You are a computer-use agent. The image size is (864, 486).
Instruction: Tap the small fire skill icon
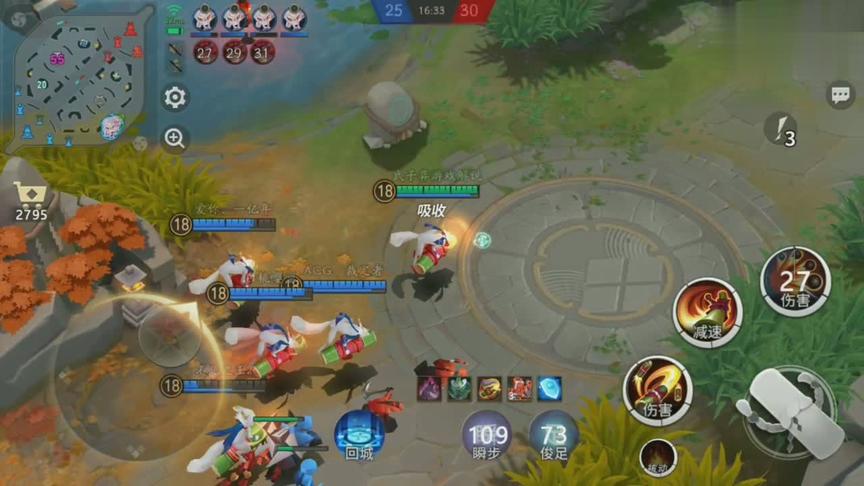click(657, 458)
